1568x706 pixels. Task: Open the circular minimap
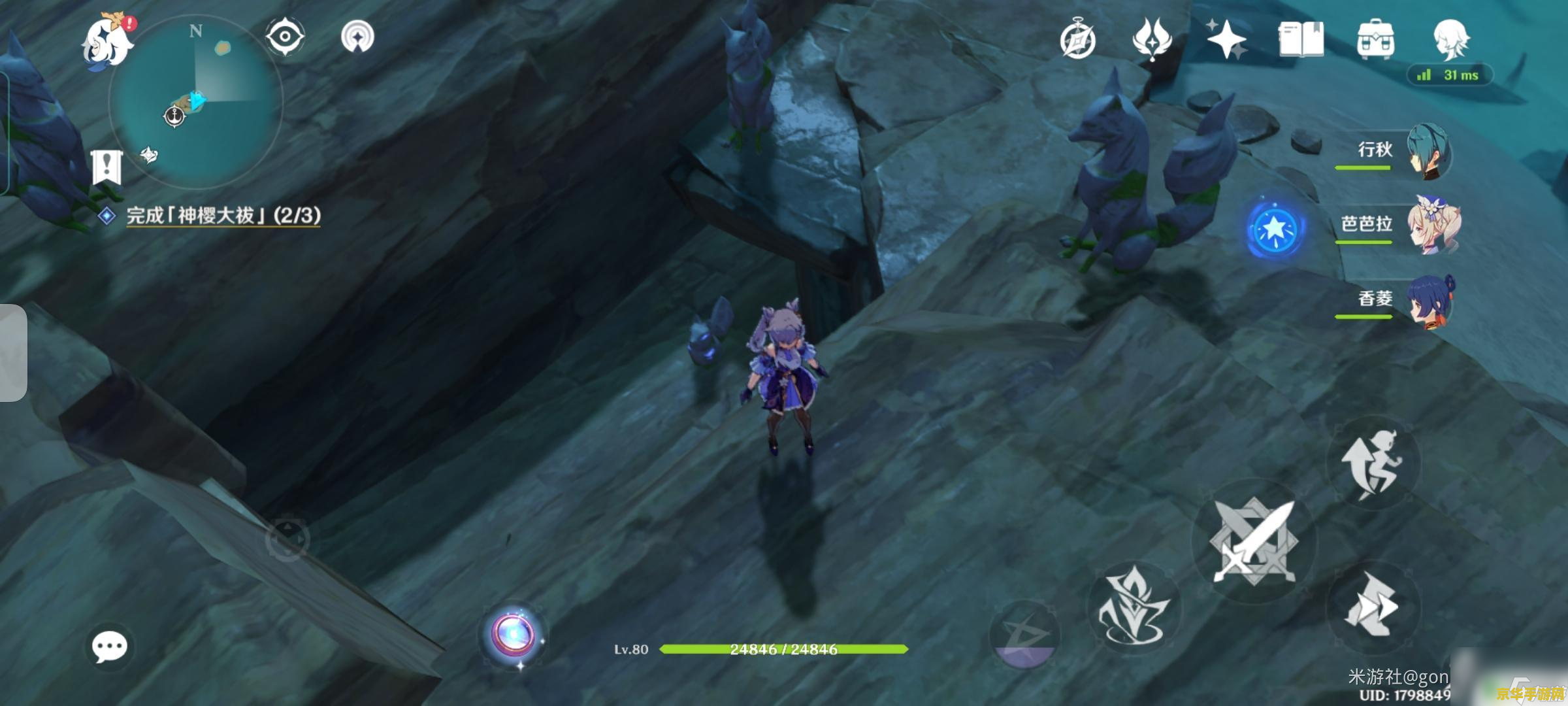[196, 101]
